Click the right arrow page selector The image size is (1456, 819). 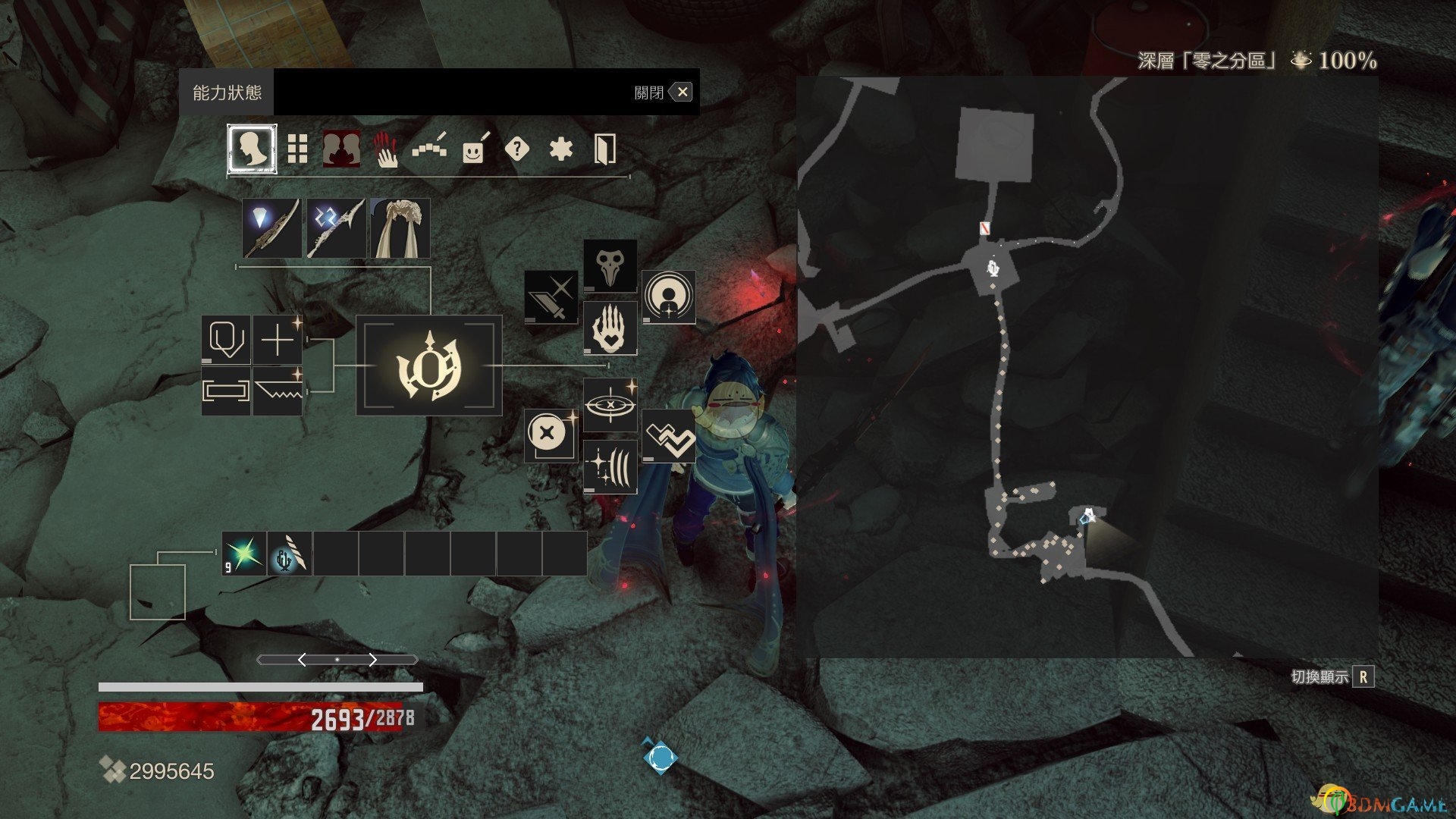point(372,660)
